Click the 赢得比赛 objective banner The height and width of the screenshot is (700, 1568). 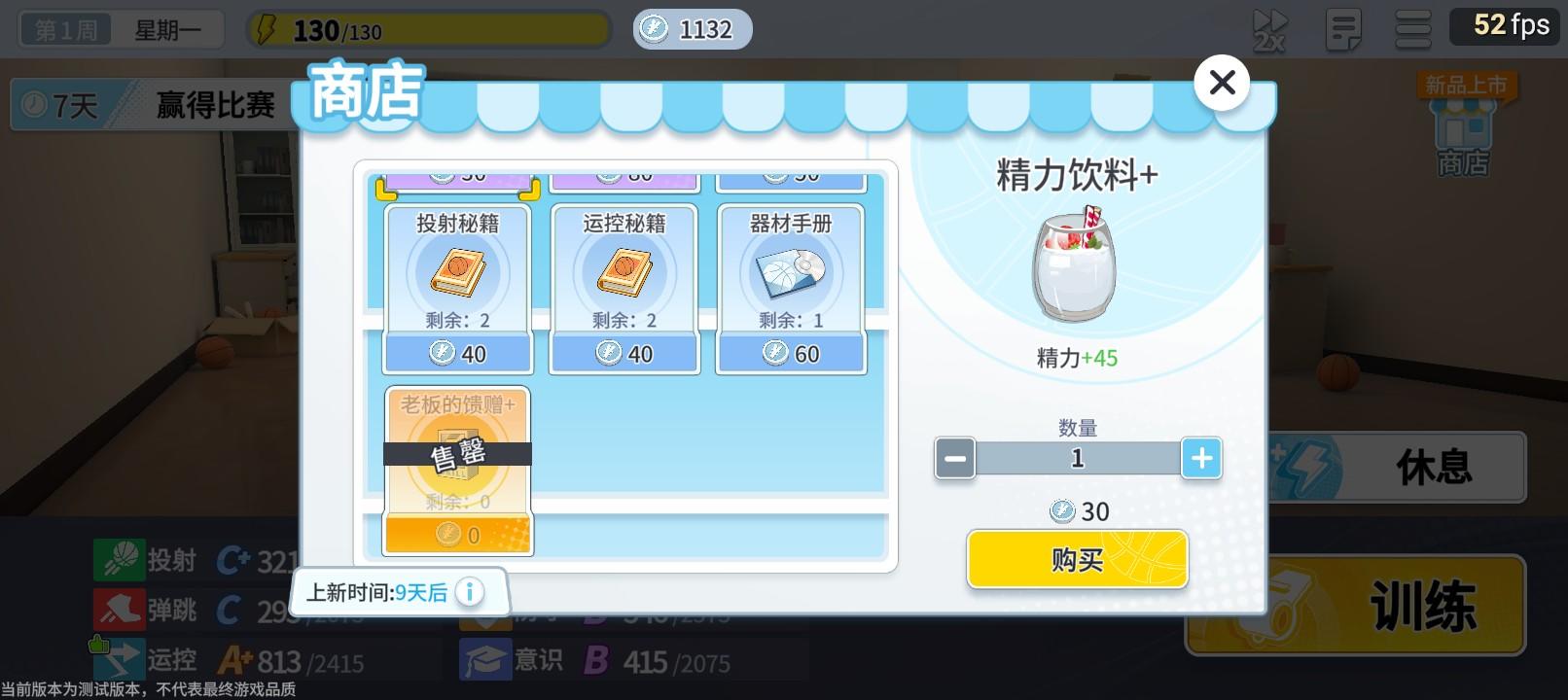[214, 104]
